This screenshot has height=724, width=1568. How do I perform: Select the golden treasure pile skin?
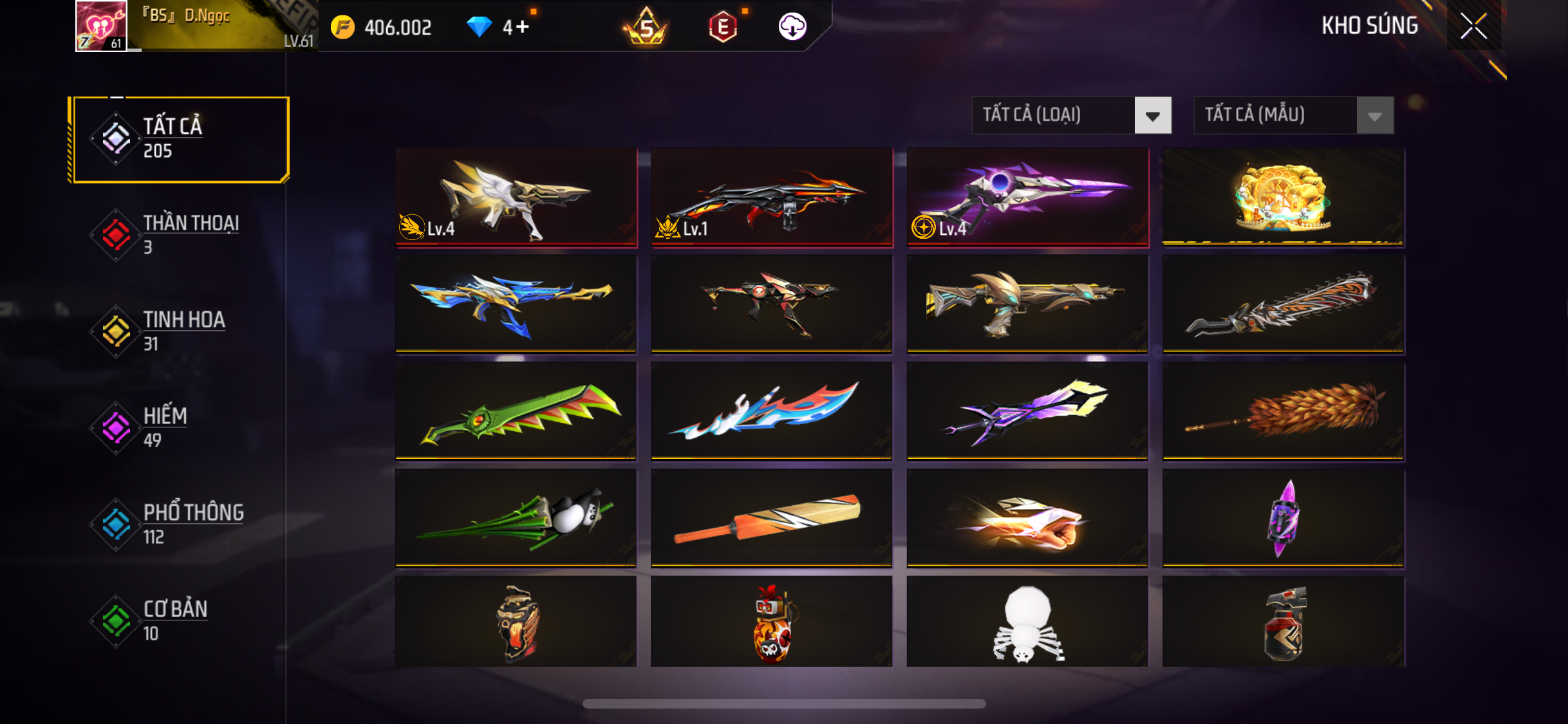tap(1283, 197)
